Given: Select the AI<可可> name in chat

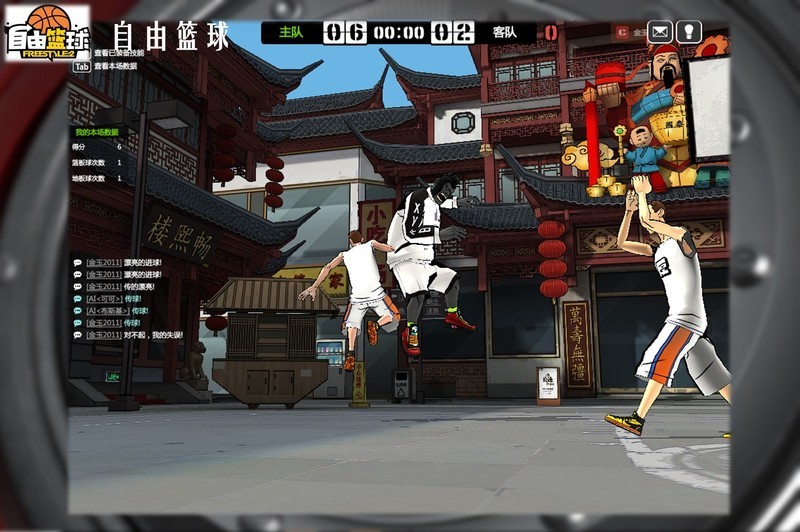Looking at the screenshot, I should (104, 298).
